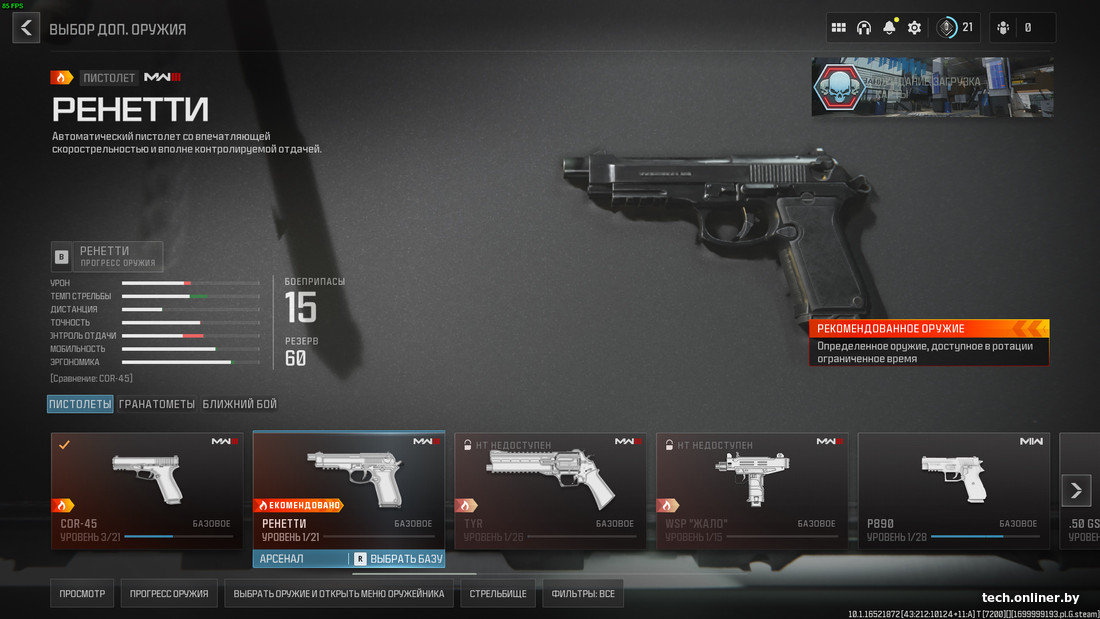Open settings with the gear icon
The width and height of the screenshot is (1100, 619).
pyautogui.click(x=914, y=28)
